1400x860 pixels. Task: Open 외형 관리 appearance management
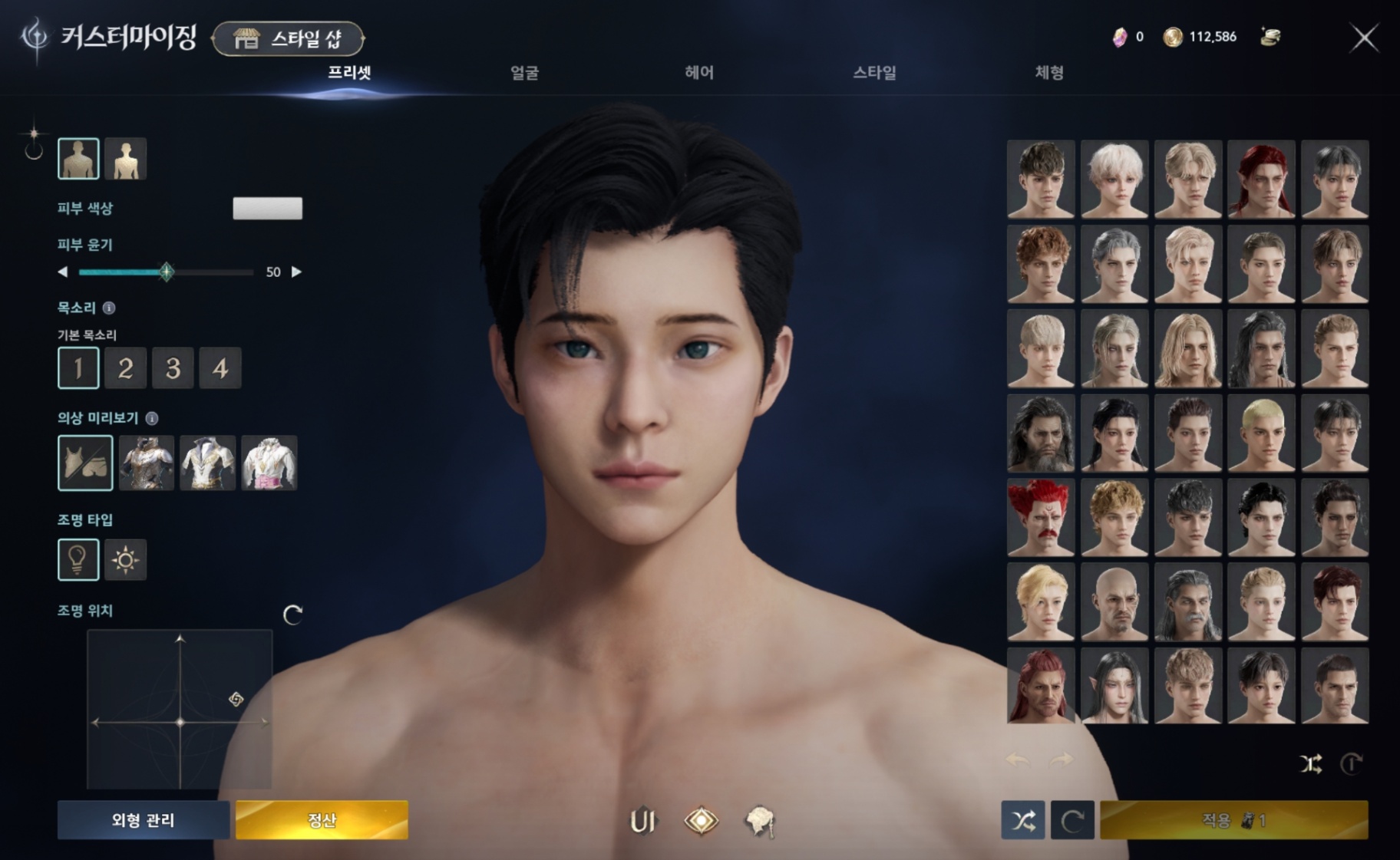point(144,820)
